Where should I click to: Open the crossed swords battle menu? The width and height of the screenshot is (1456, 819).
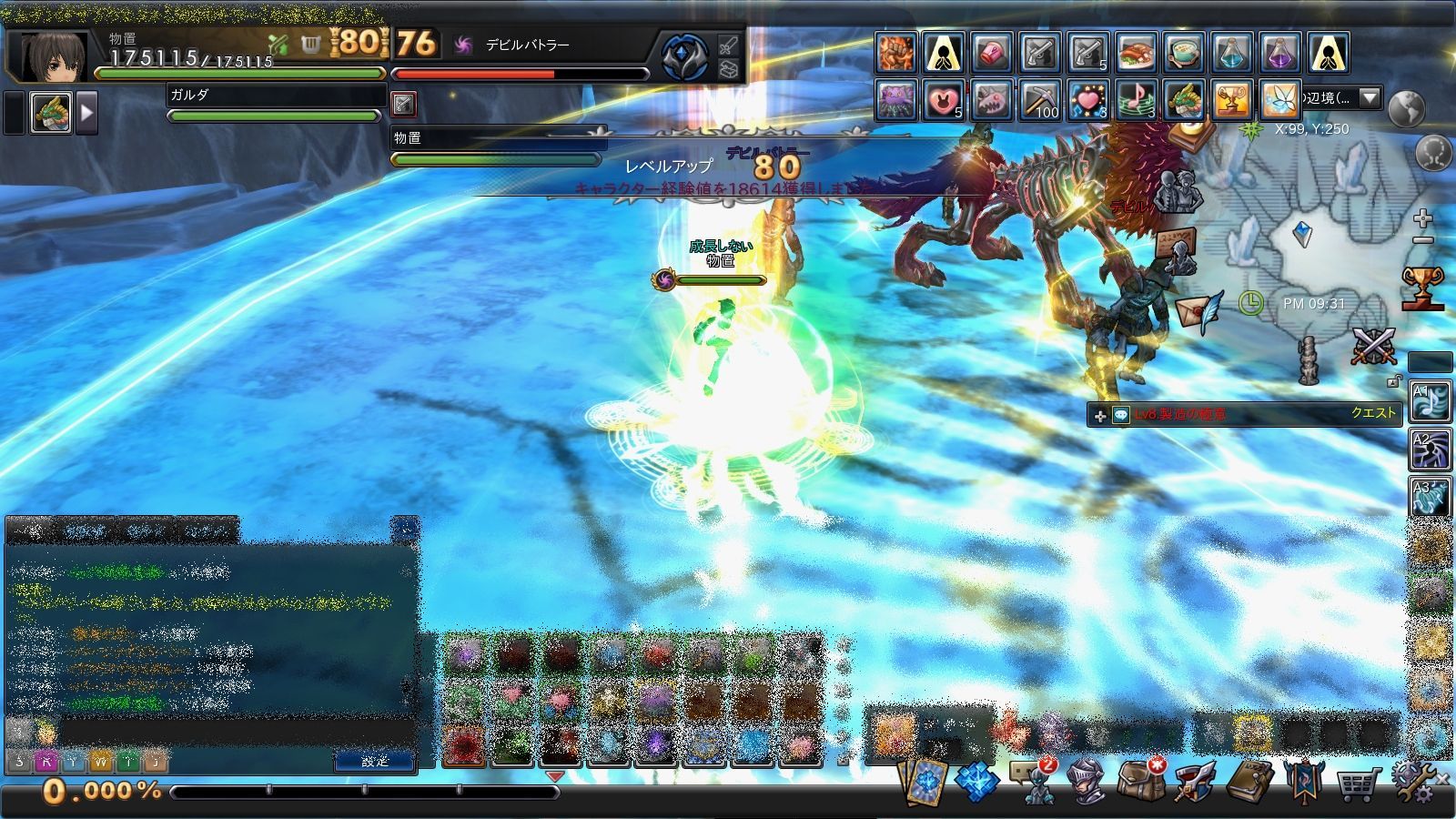[1372, 347]
